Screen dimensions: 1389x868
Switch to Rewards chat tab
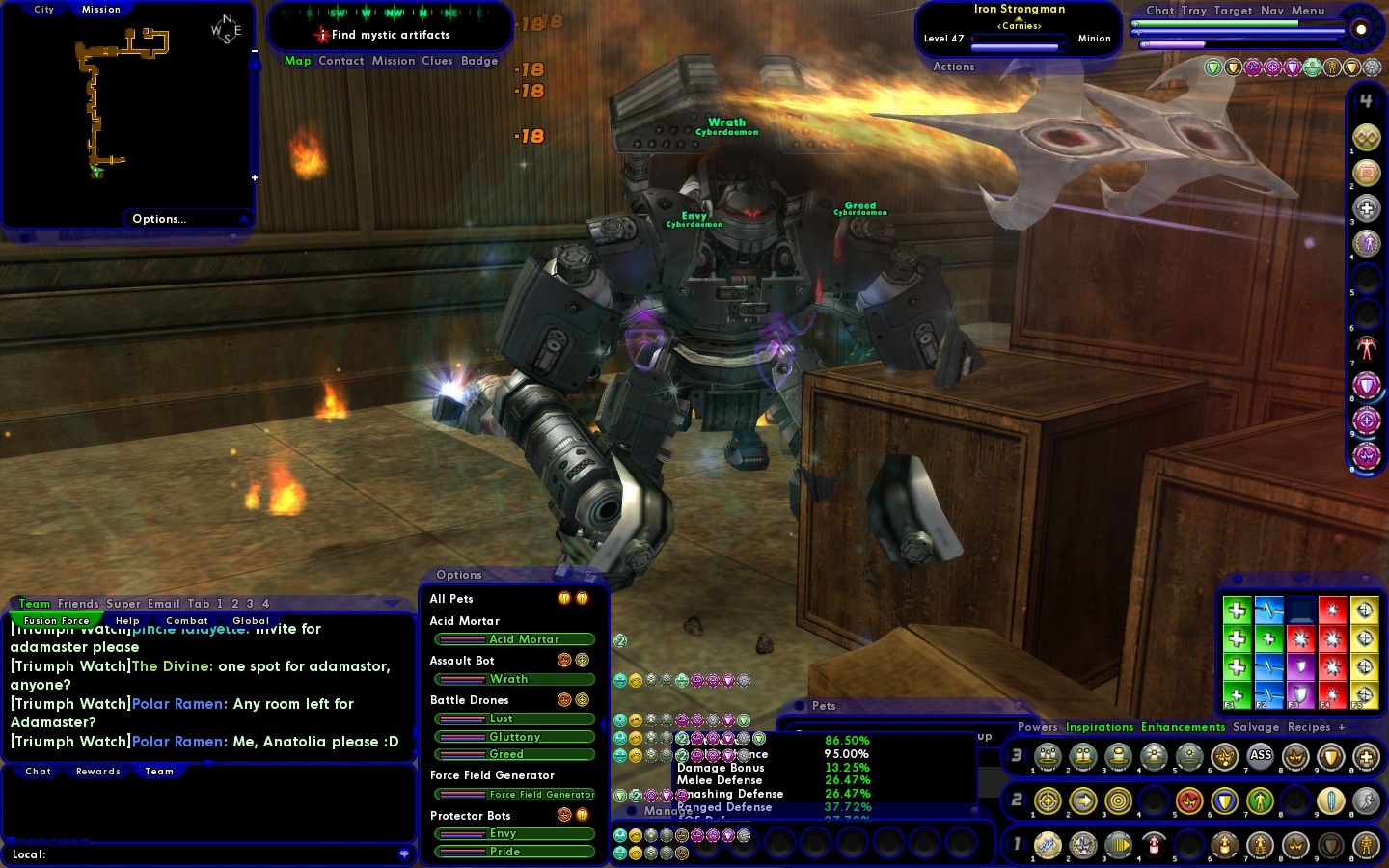tap(98, 772)
